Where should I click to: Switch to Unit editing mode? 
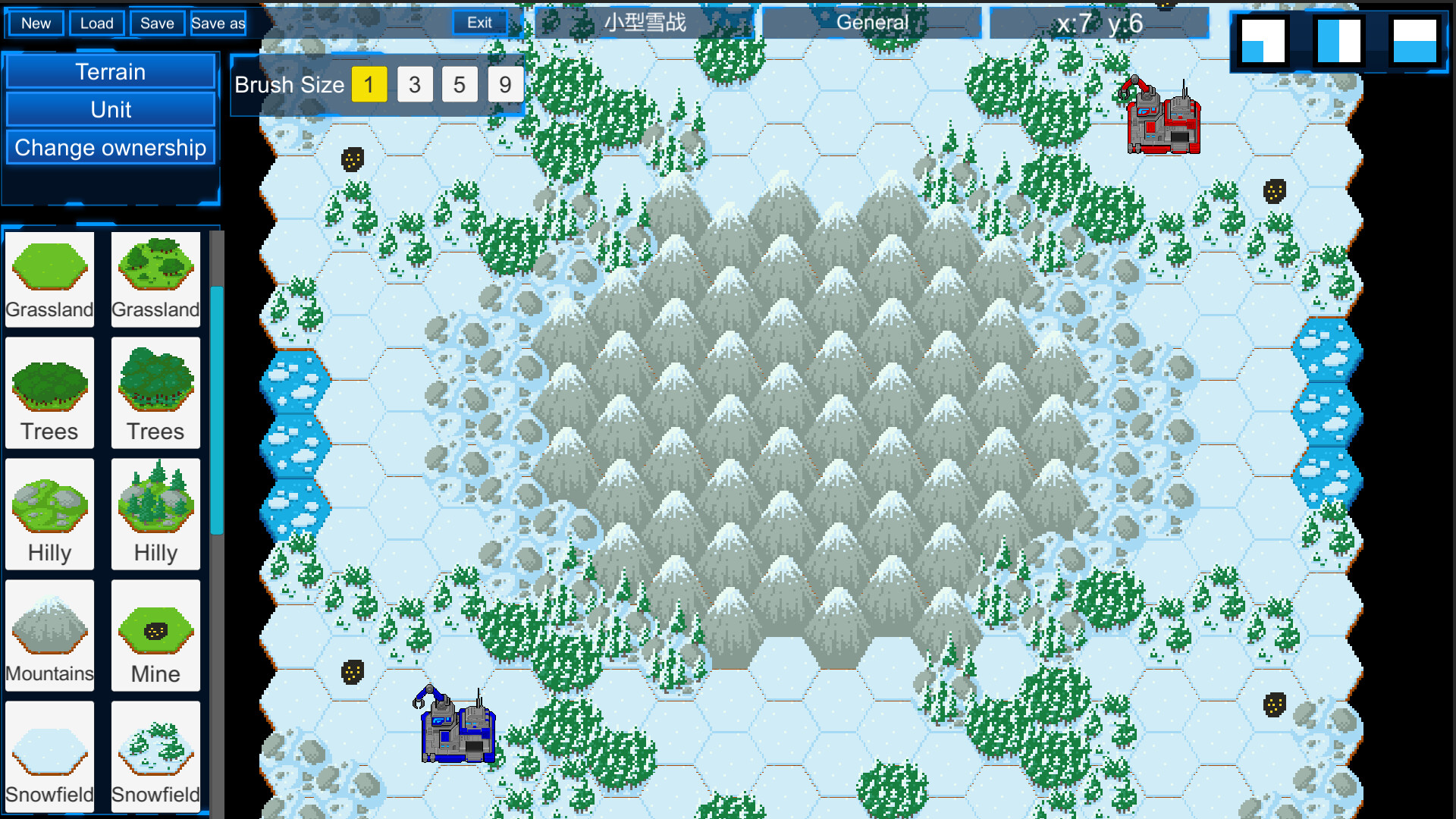(111, 109)
